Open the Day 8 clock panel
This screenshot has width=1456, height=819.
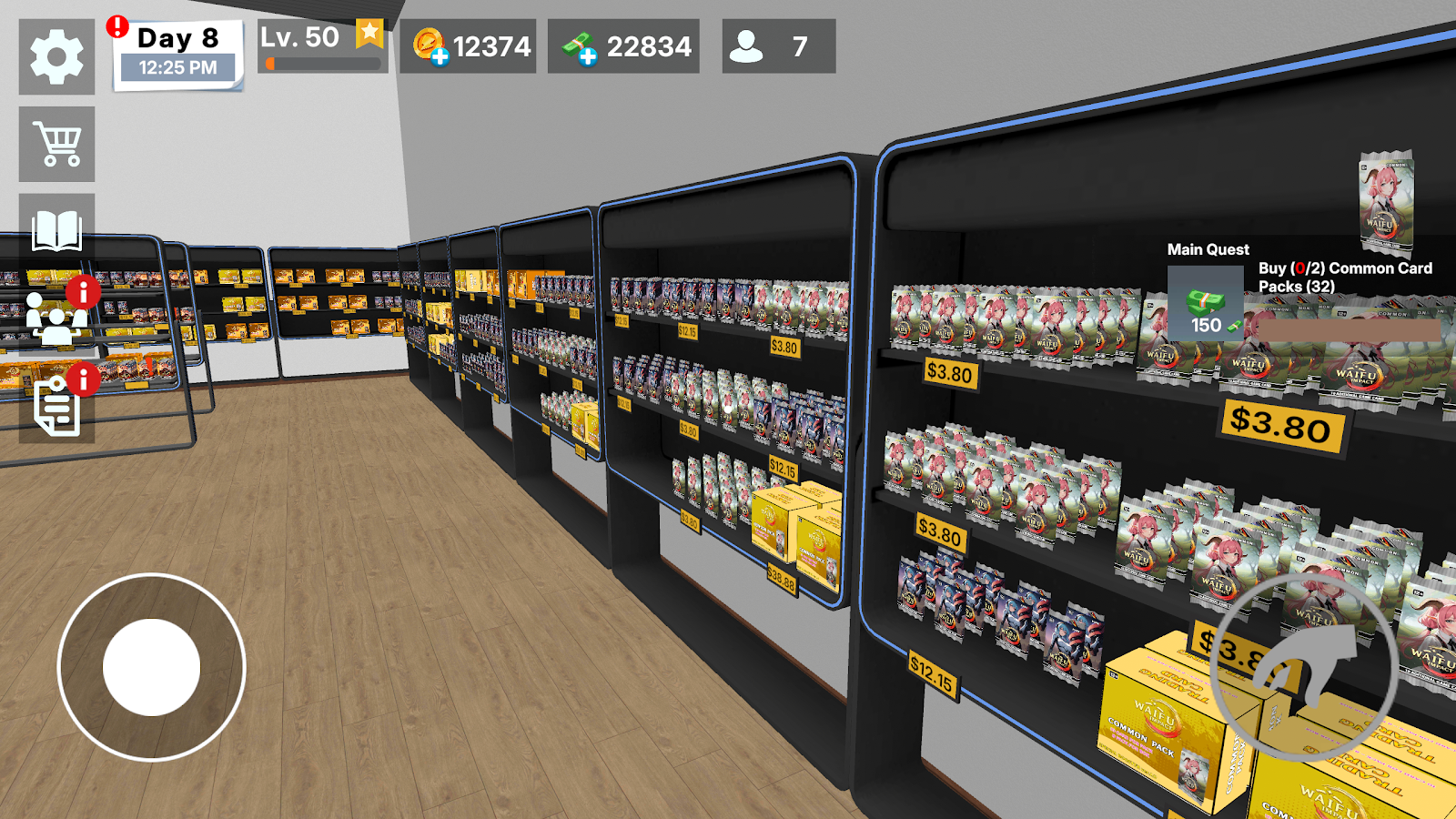tap(178, 53)
